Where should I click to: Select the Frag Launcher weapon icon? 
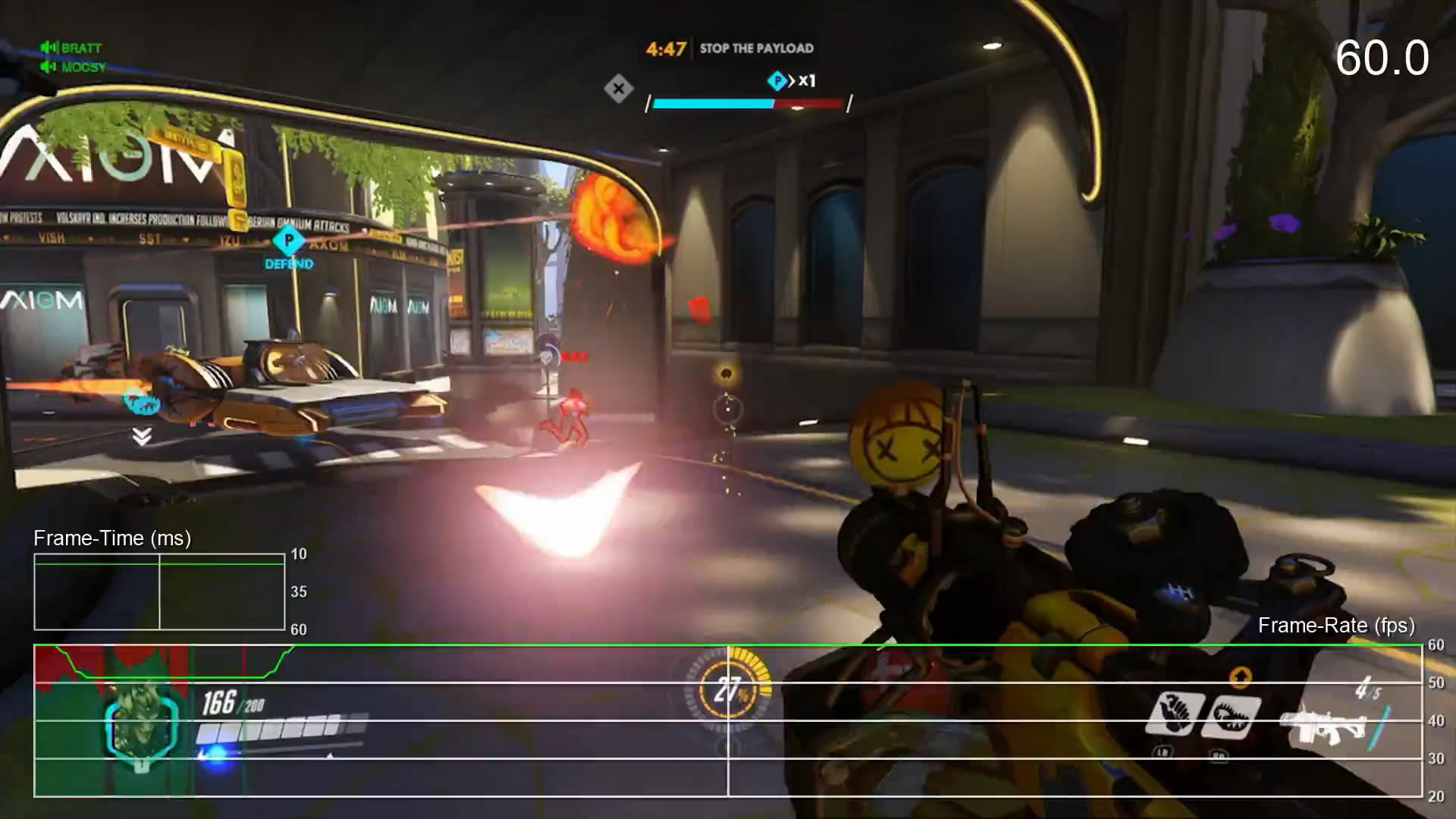pos(1323,726)
